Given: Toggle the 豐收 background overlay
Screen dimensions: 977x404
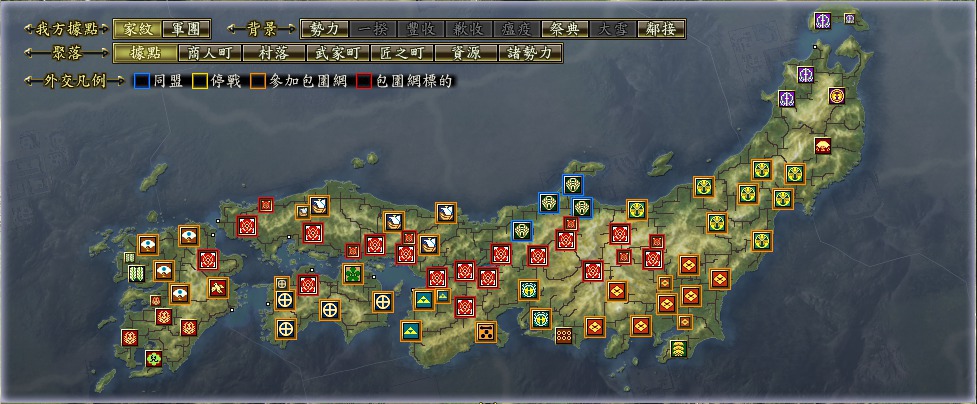Looking at the screenshot, I should pos(420,29).
